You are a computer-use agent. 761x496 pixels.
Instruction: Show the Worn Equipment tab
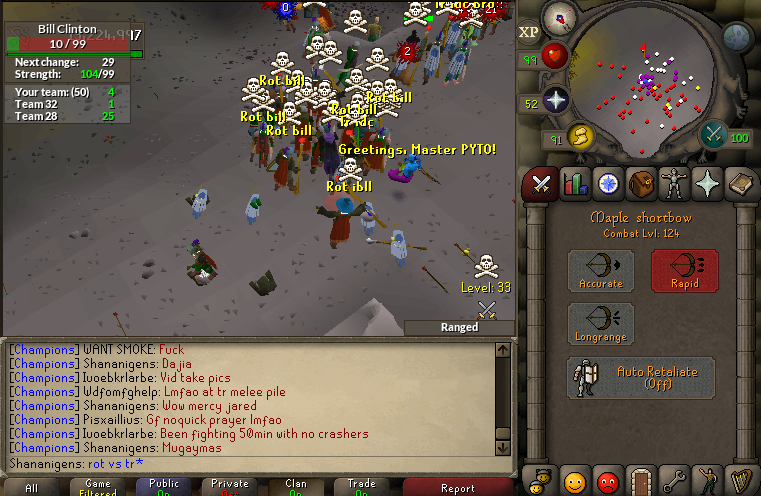[674, 184]
